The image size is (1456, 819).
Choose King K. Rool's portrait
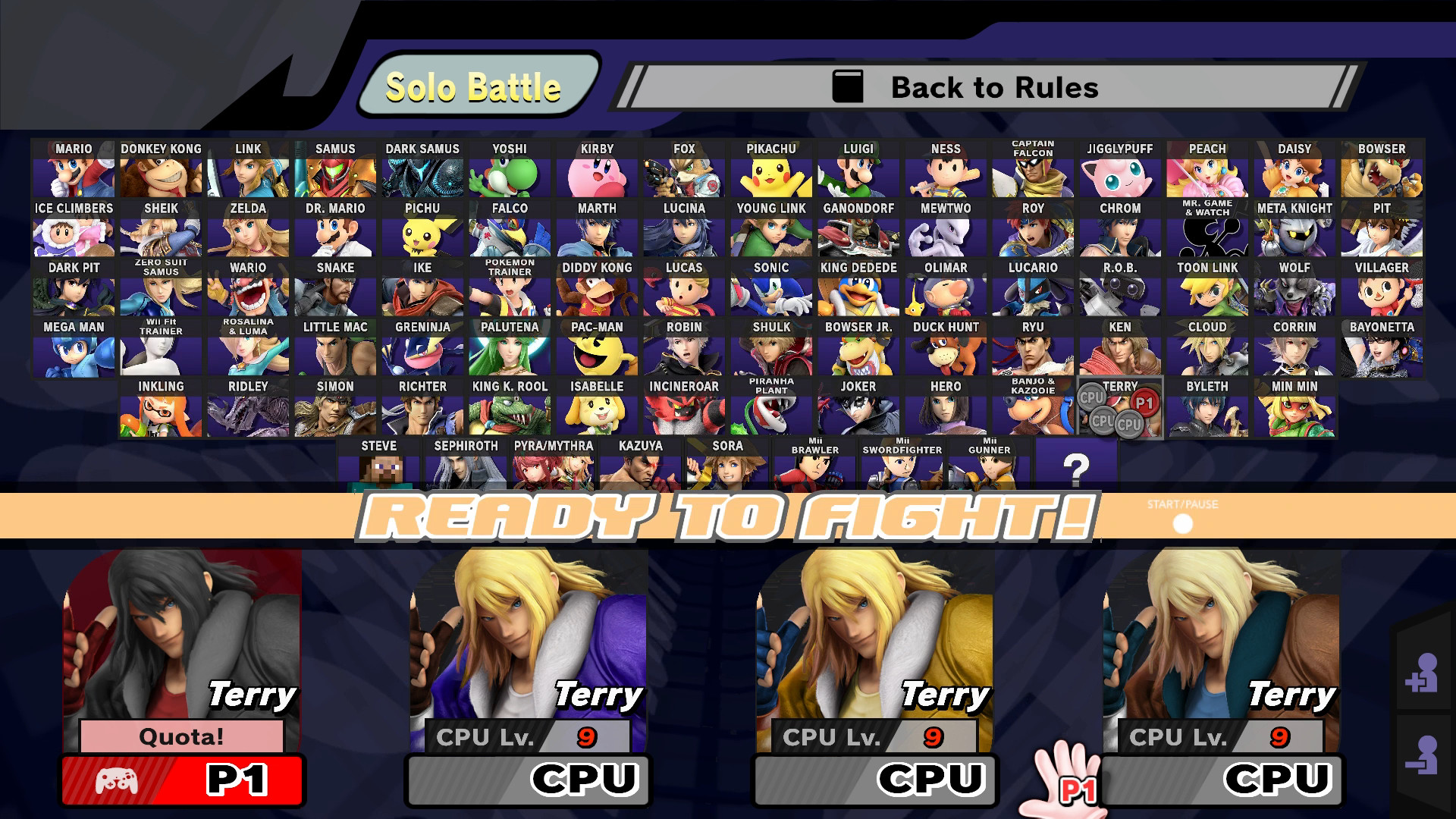[509, 410]
